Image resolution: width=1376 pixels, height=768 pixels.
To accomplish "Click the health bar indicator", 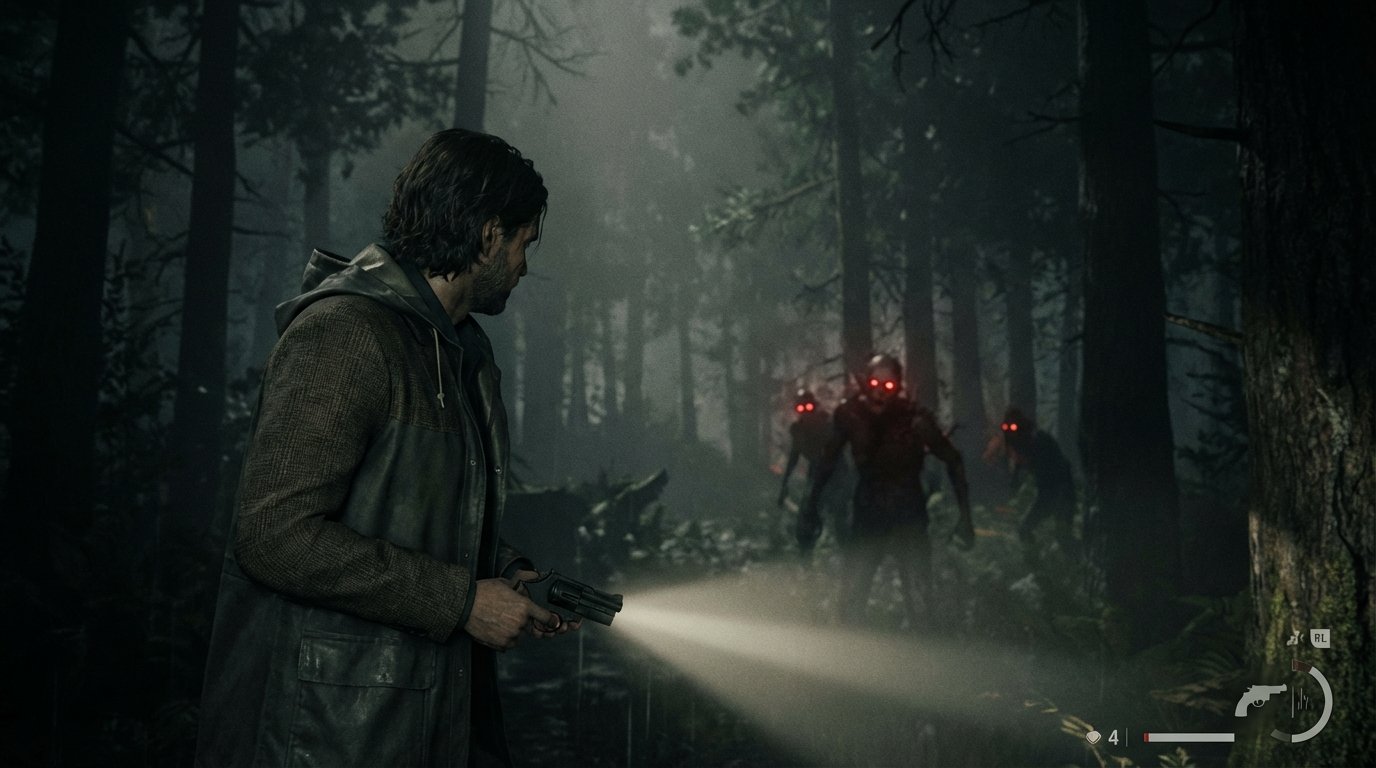I will click(x=1190, y=737).
